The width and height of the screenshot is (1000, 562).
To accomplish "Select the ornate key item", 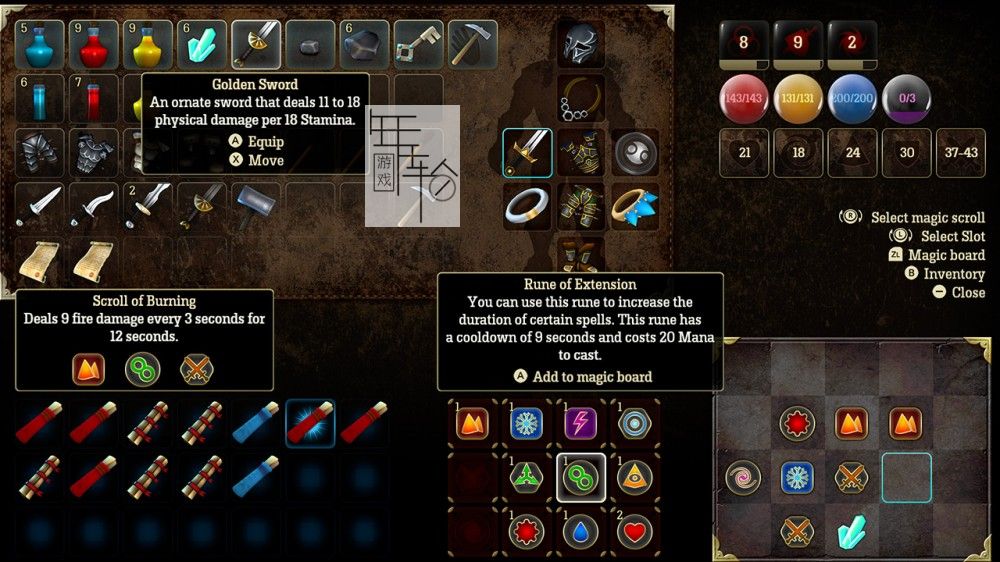I will [418, 45].
